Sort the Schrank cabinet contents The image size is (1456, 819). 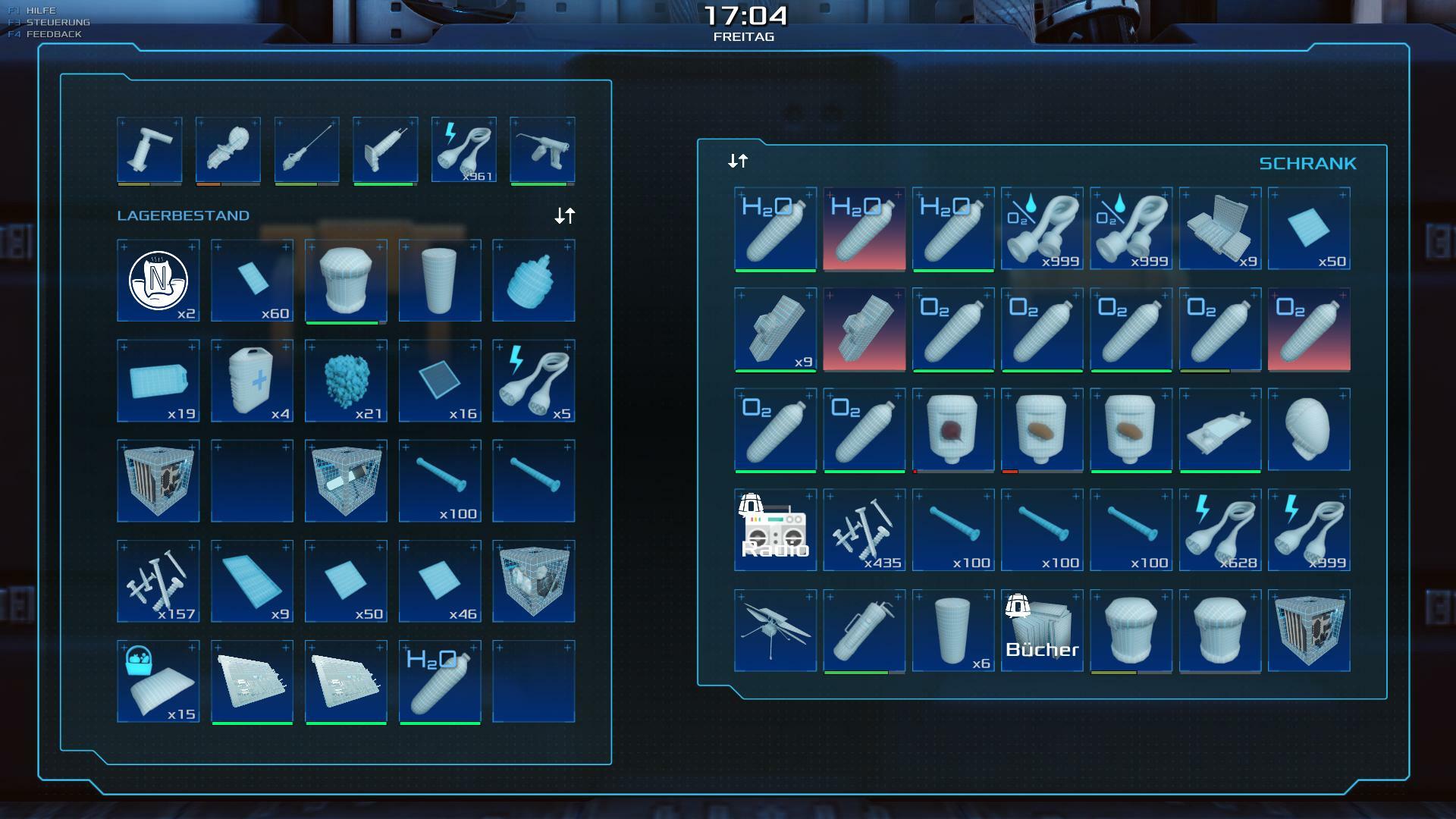point(738,161)
